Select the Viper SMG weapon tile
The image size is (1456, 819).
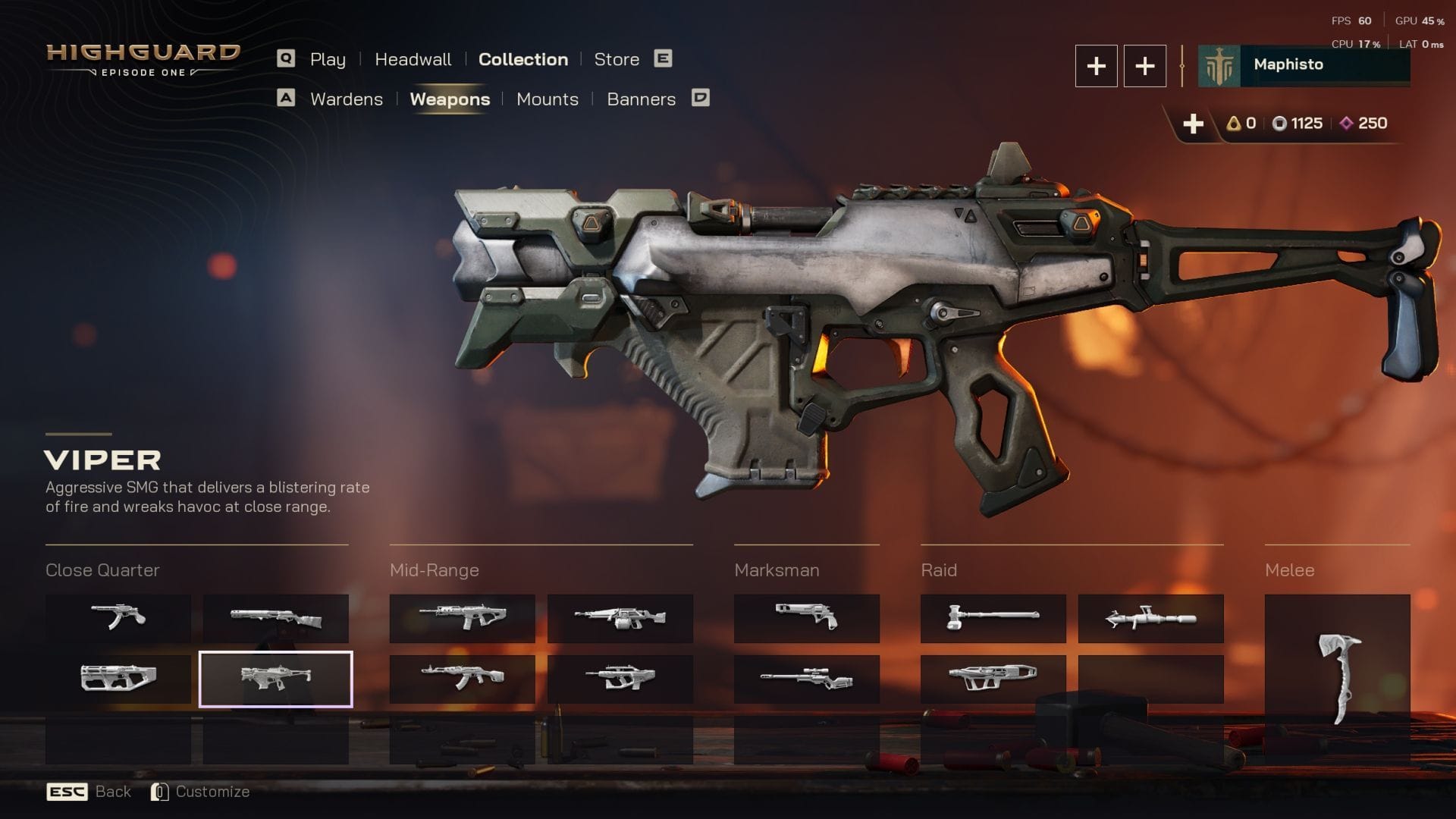point(275,679)
